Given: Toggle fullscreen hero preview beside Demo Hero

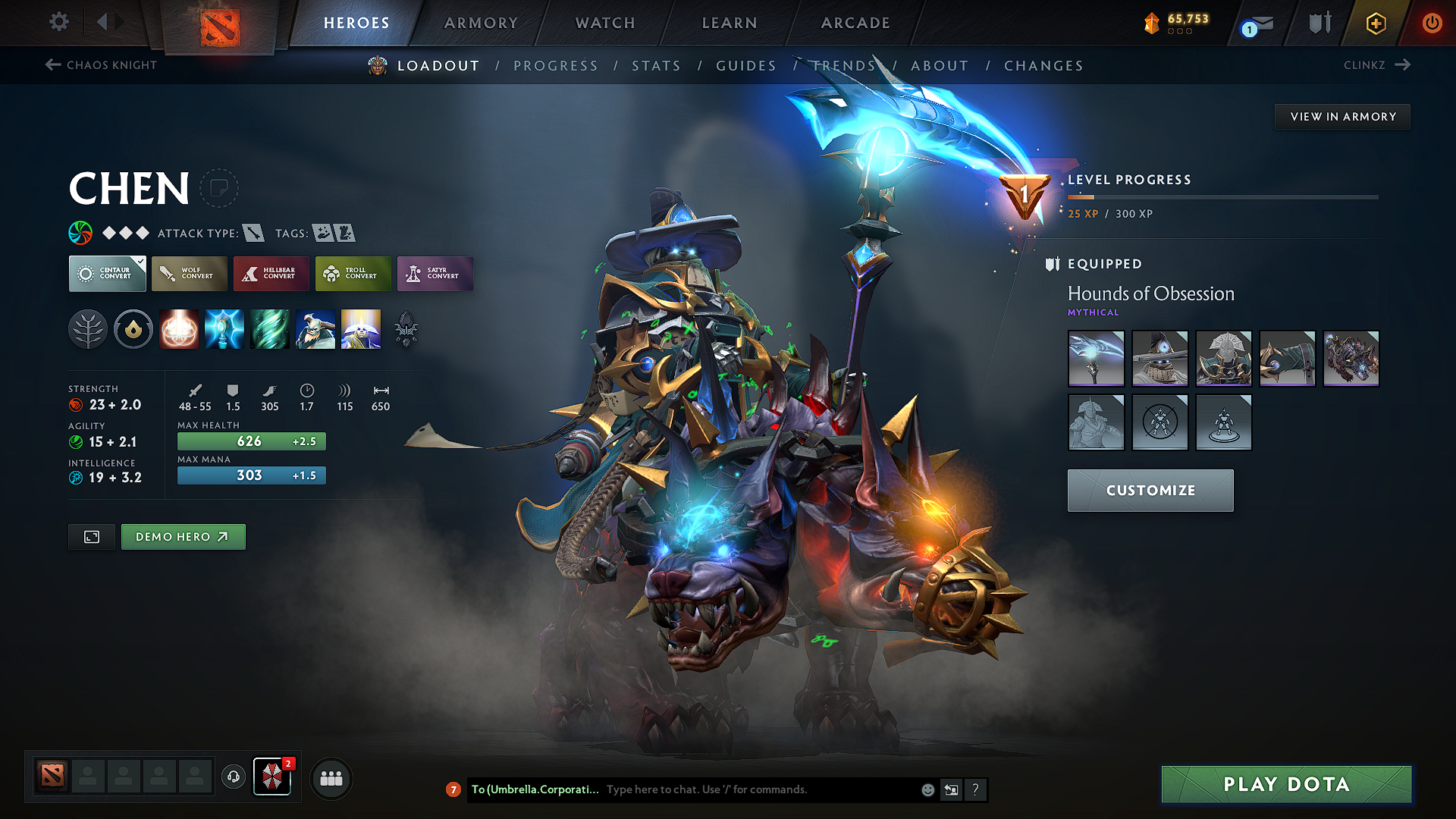Looking at the screenshot, I should coord(91,536).
